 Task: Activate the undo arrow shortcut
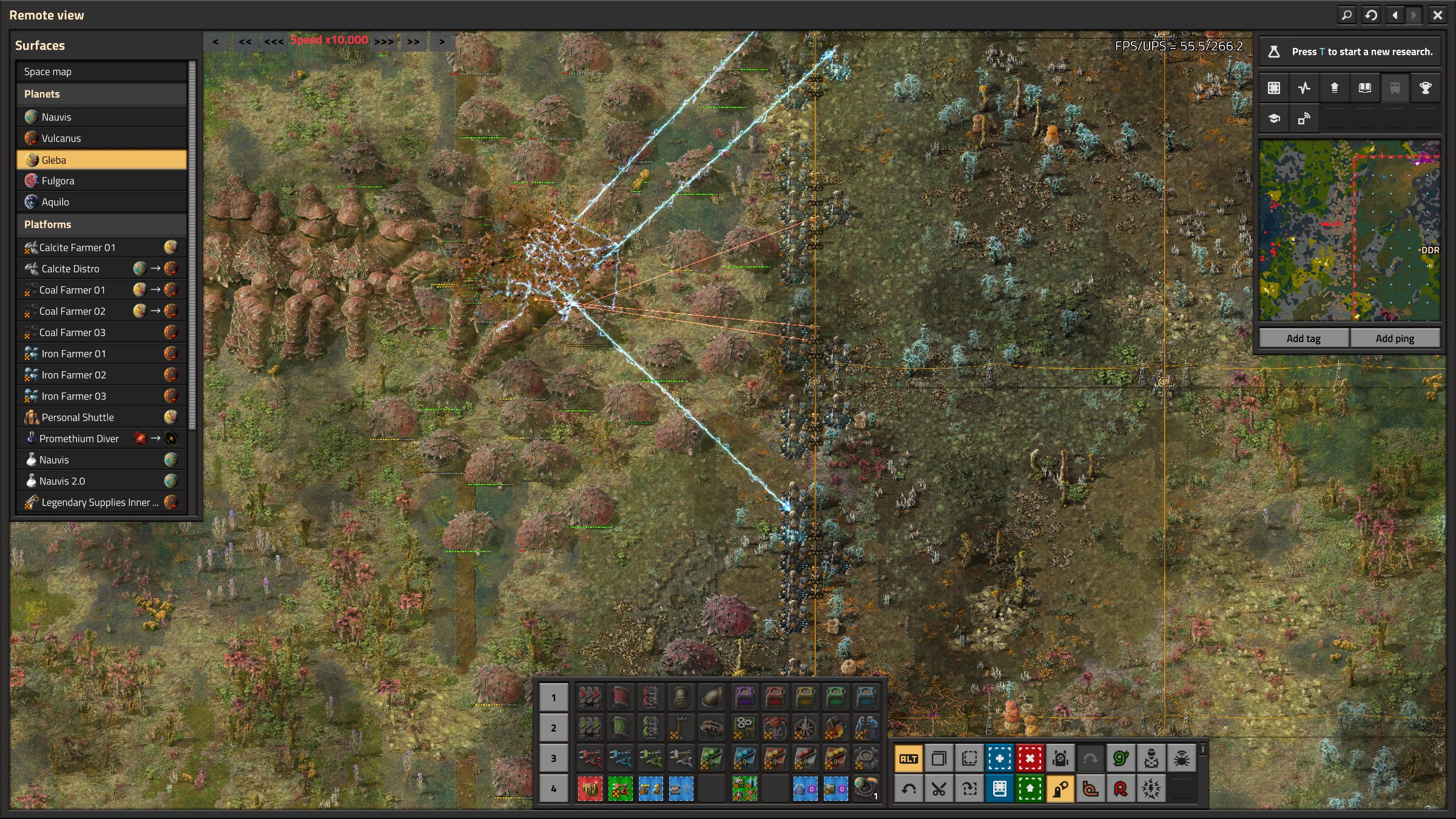(908, 789)
